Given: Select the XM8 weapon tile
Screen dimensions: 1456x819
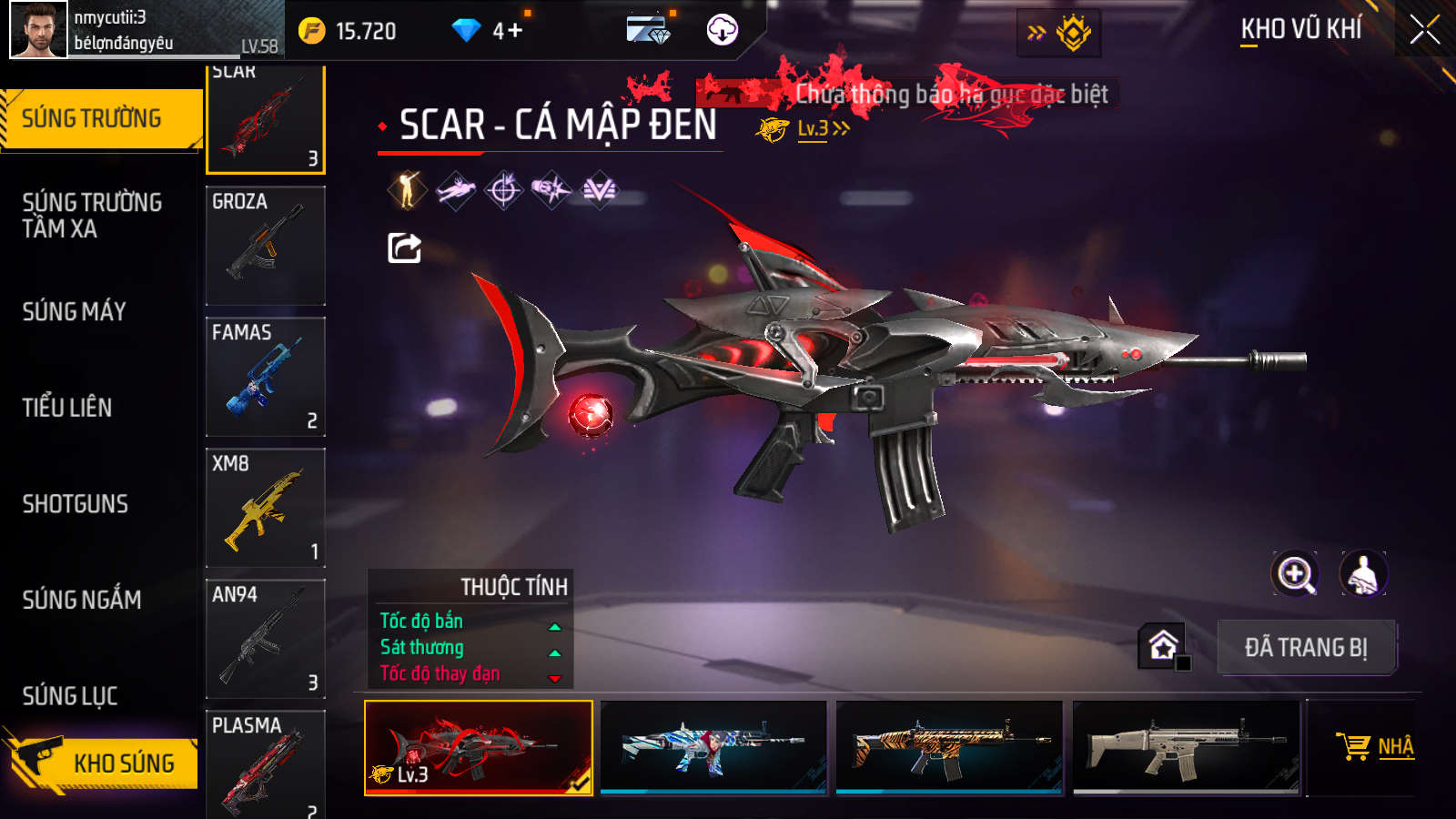Looking at the screenshot, I should pyautogui.click(x=266, y=508).
